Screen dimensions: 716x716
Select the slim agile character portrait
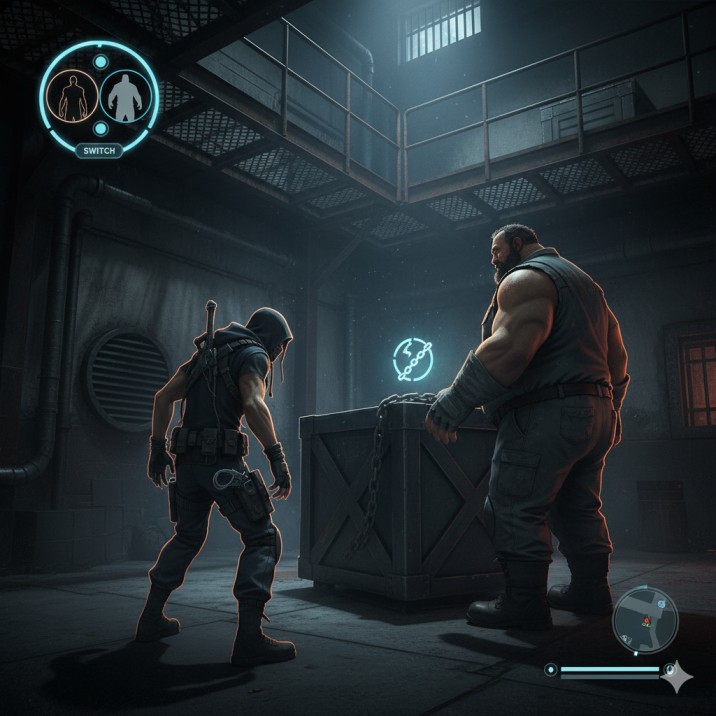(71, 96)
